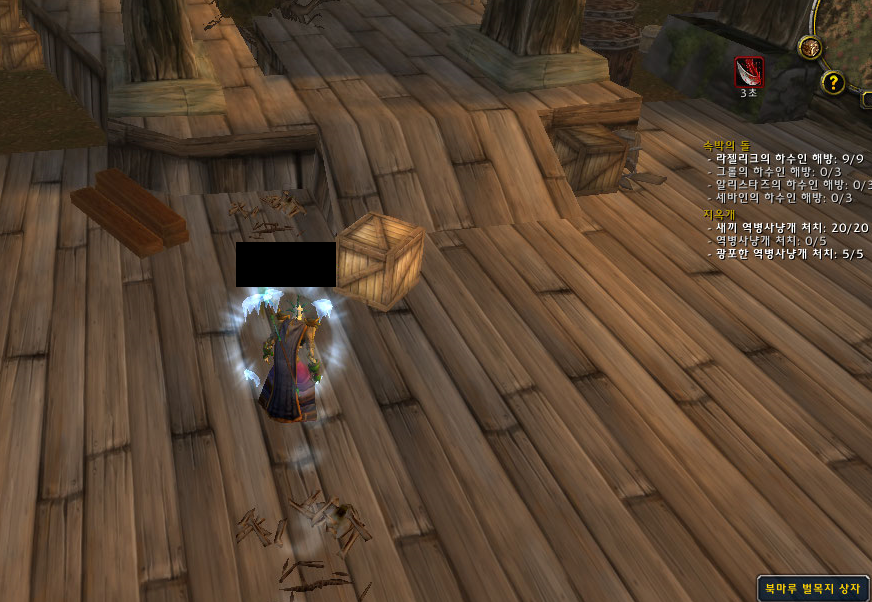Open the minimap tracking button
This screenshot has height=602, width=872.
click(x=810, y=47)
